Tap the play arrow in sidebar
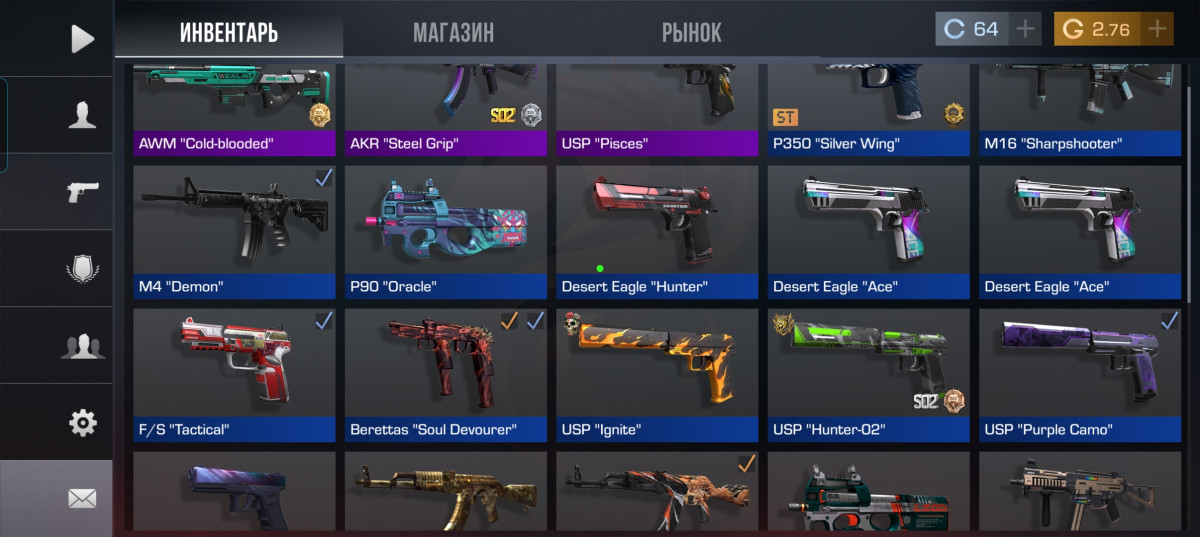The image size is (1200, 537). pos(82,39)
